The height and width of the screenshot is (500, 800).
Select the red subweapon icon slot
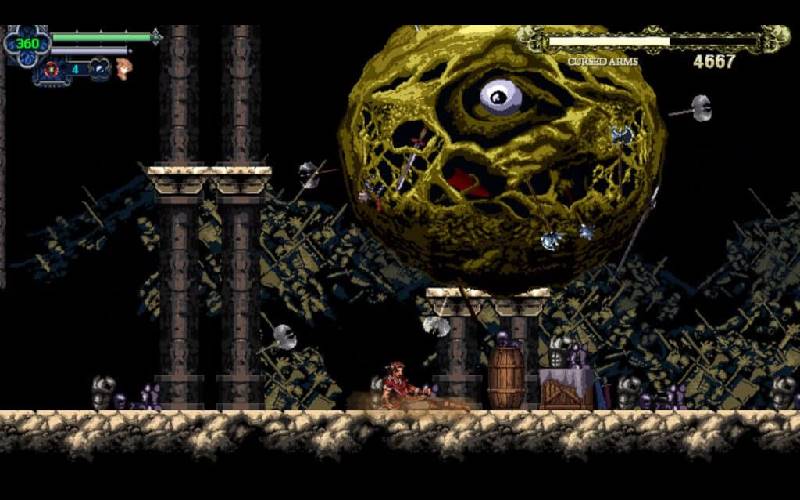point(49,70)
